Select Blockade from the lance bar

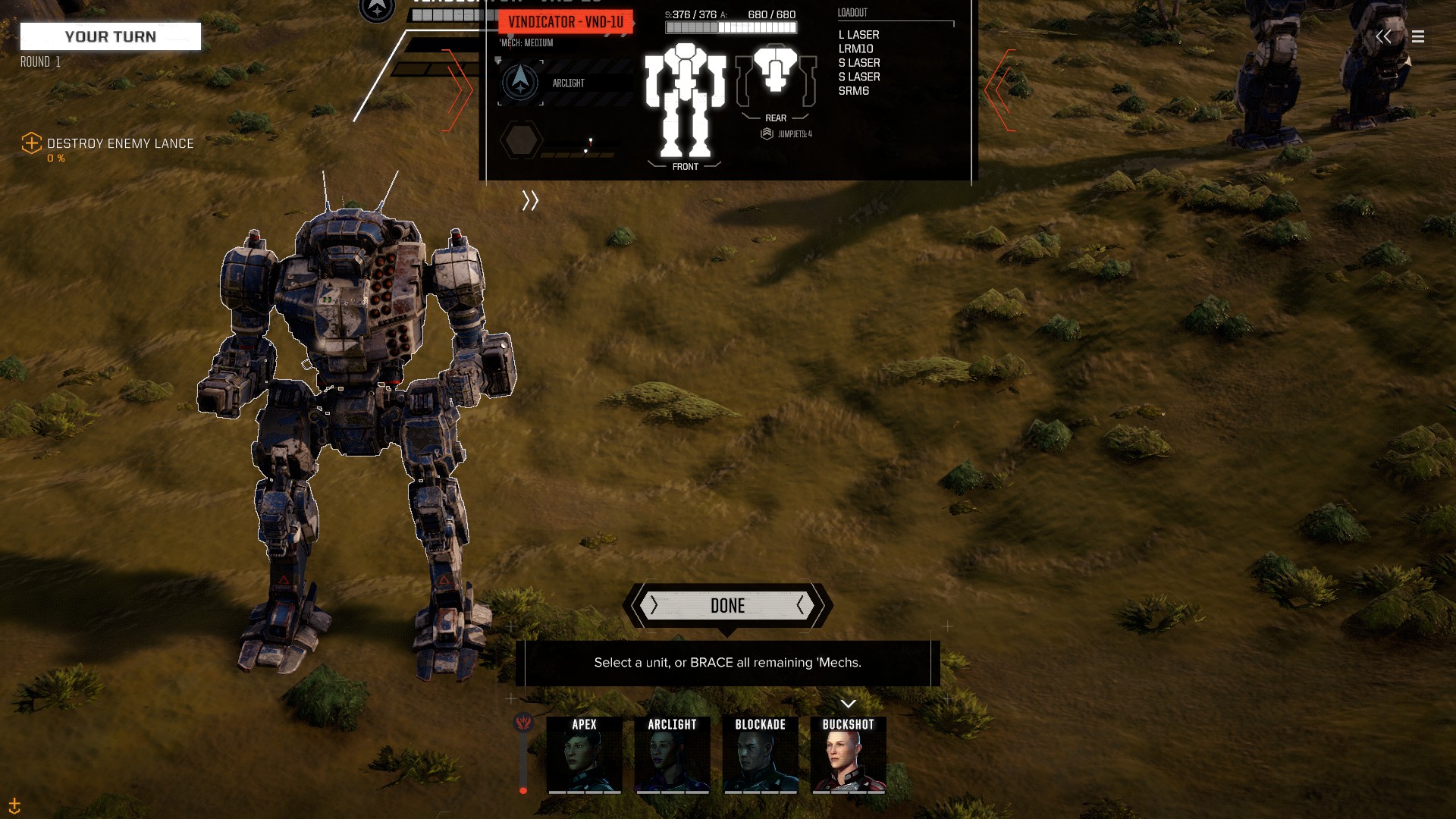pyautogui.click(x=760, y=755)
